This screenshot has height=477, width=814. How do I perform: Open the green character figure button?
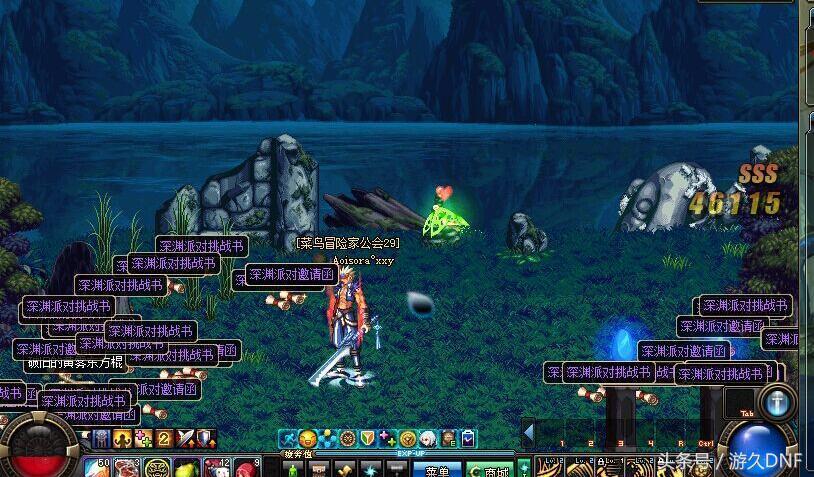click(x=294, y=469)
